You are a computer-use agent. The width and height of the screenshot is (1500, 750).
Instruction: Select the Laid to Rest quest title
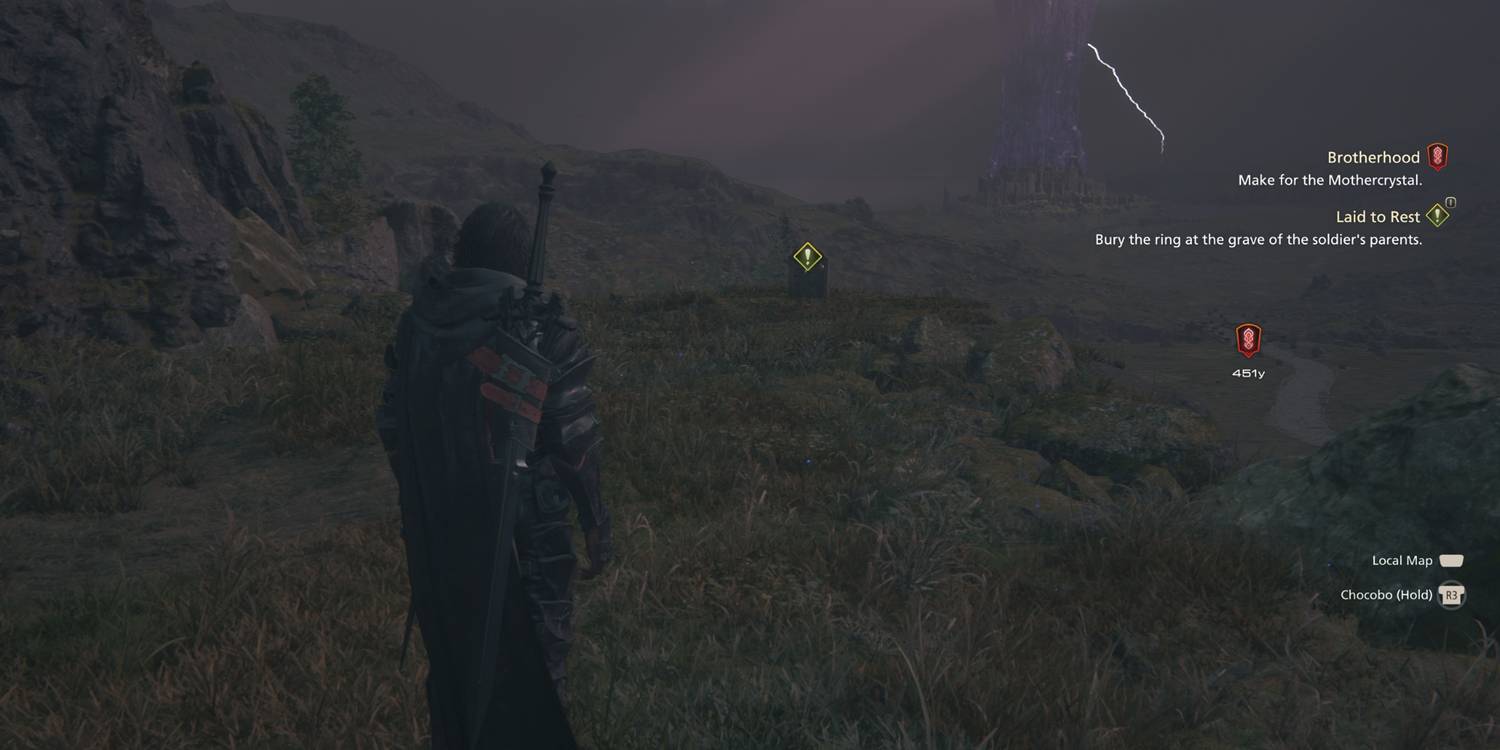(1378, 216)
